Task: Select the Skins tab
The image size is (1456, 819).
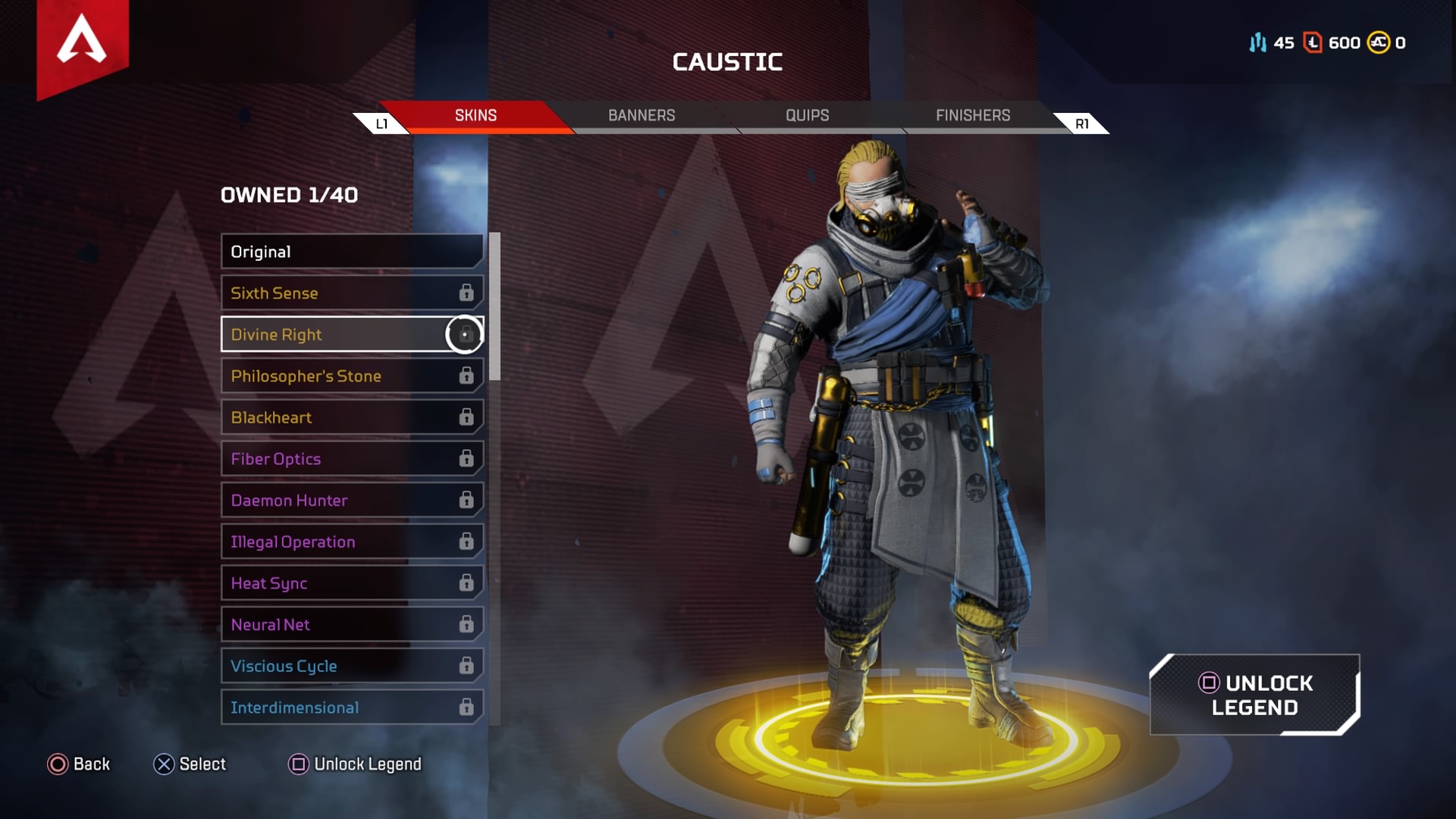Action: click(x=475, y=115)
